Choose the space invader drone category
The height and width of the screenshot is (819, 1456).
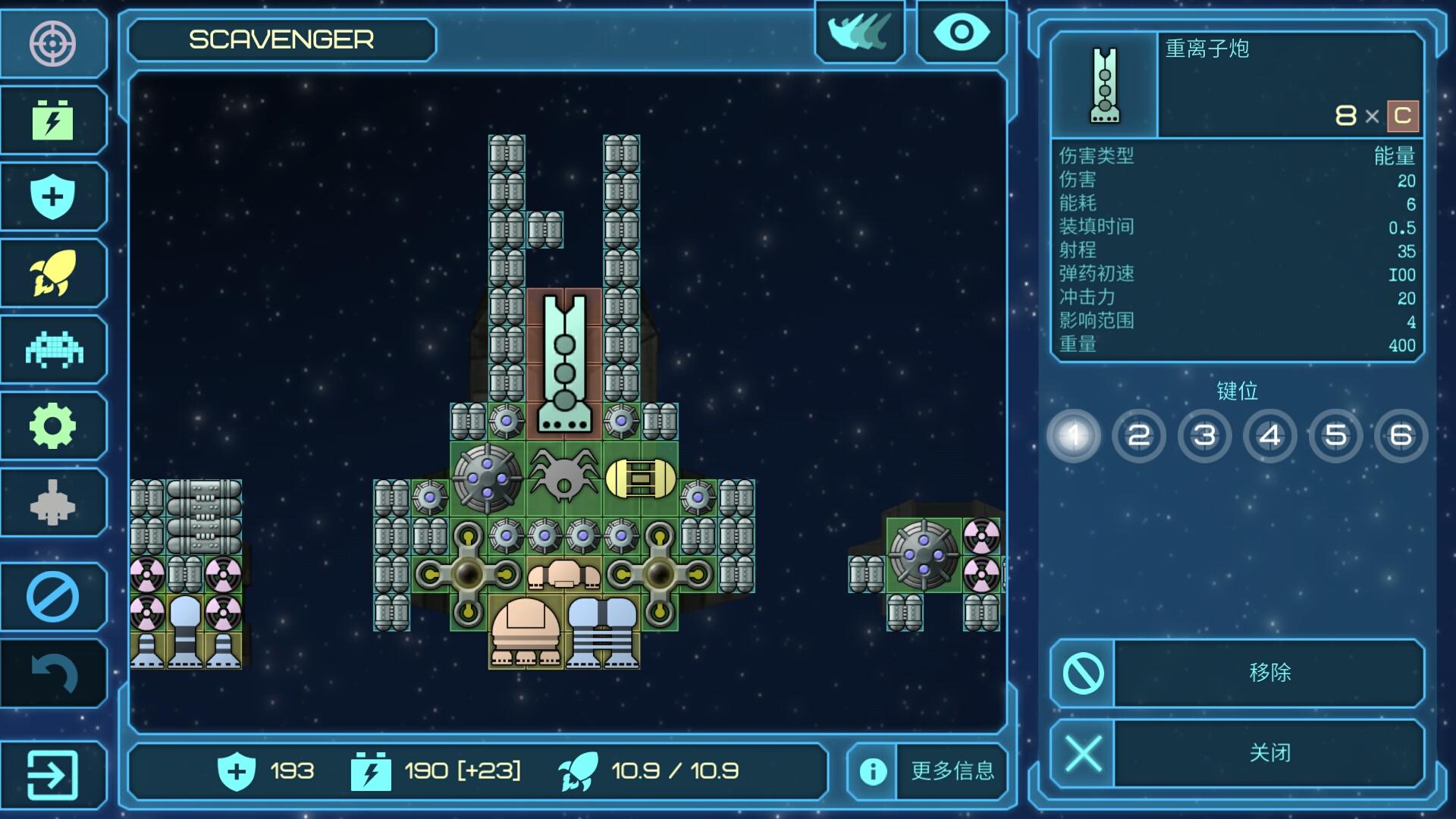(x=52, y=350)
